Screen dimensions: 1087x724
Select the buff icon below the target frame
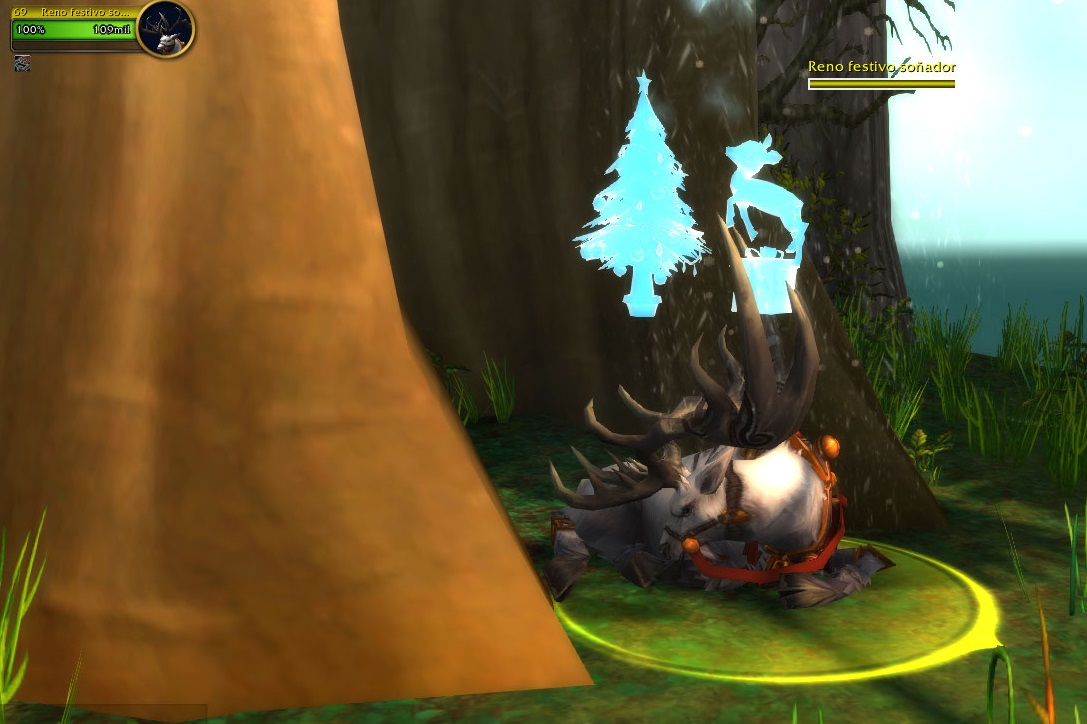click(22, 63)
